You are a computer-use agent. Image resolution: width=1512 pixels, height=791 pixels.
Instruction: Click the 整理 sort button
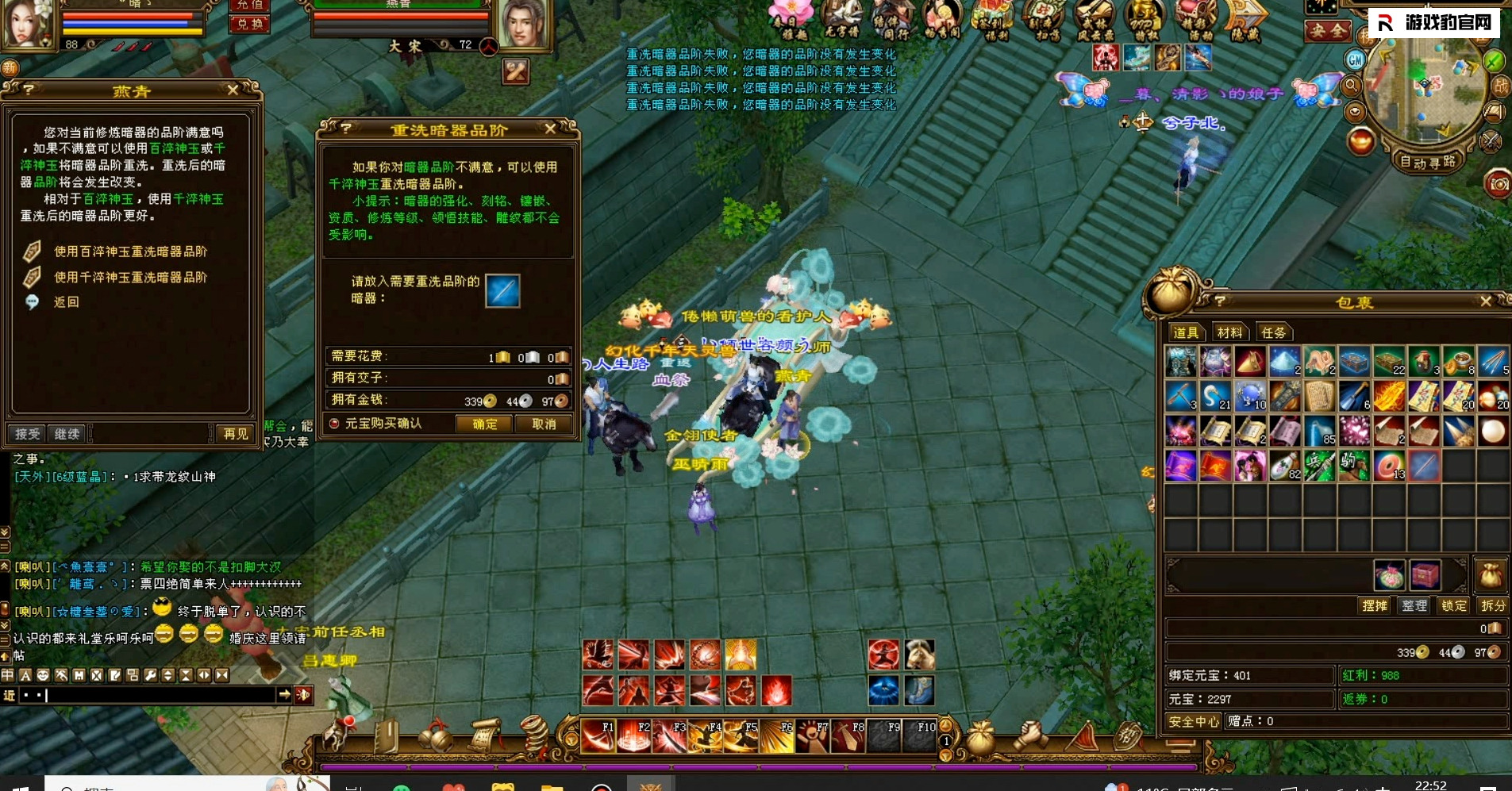point(1414,605)
